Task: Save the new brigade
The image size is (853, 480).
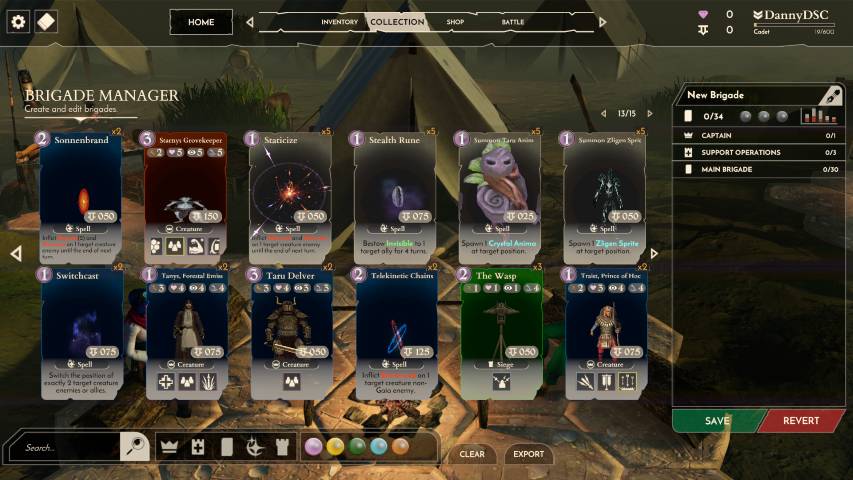Action: pos(717,421)
